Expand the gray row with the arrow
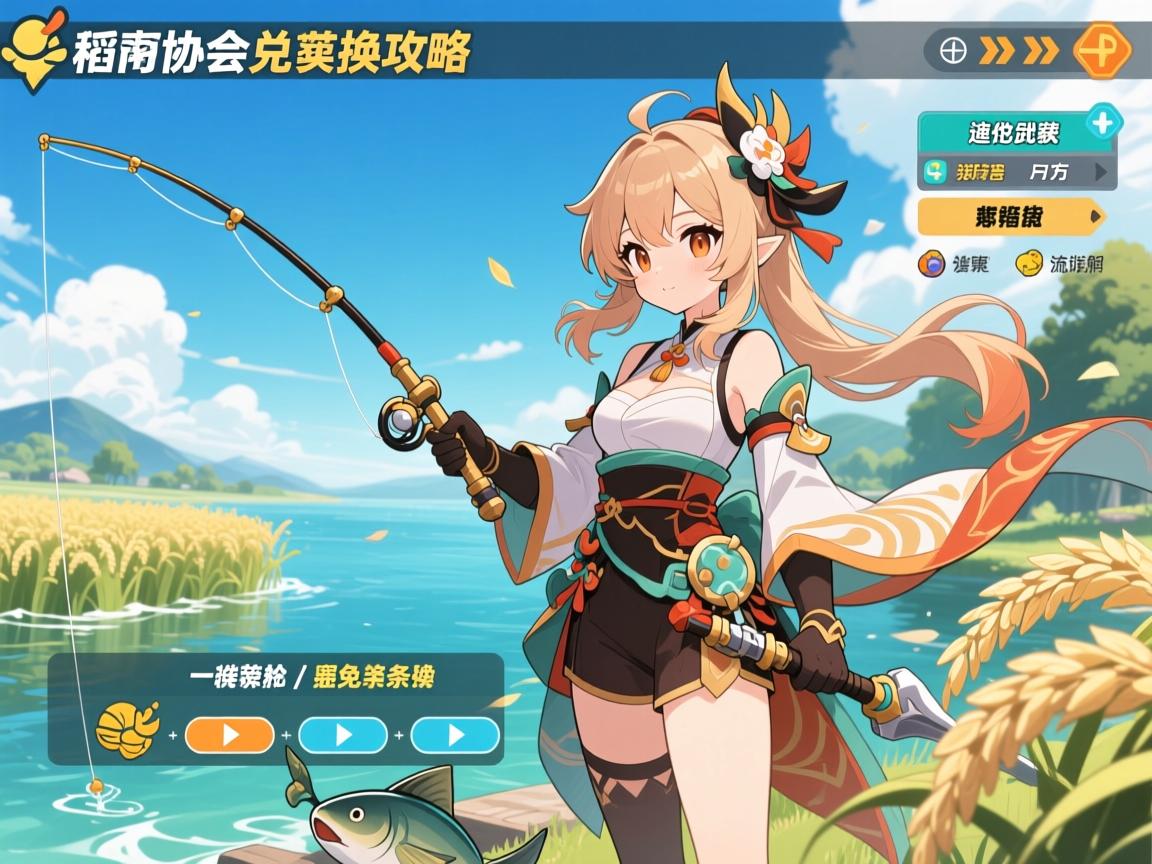 (1016, 172)
